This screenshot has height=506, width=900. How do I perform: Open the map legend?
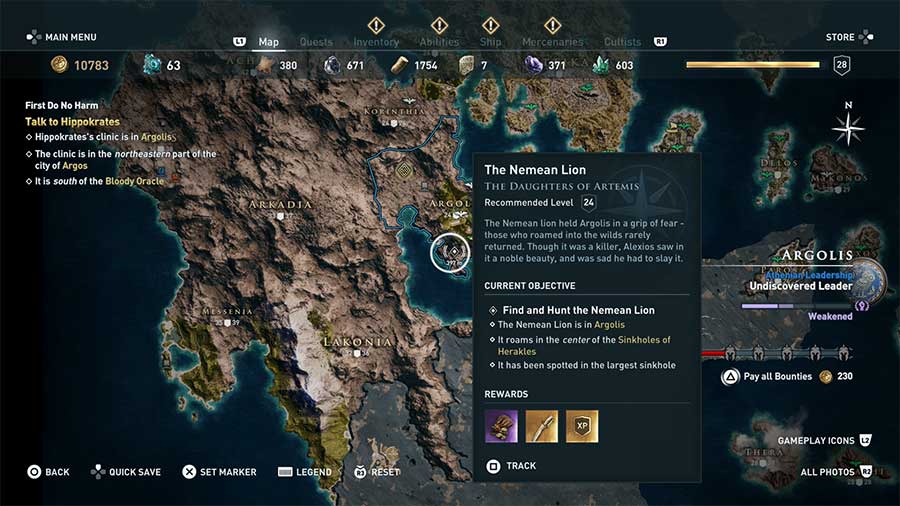(x=304, y=472)
